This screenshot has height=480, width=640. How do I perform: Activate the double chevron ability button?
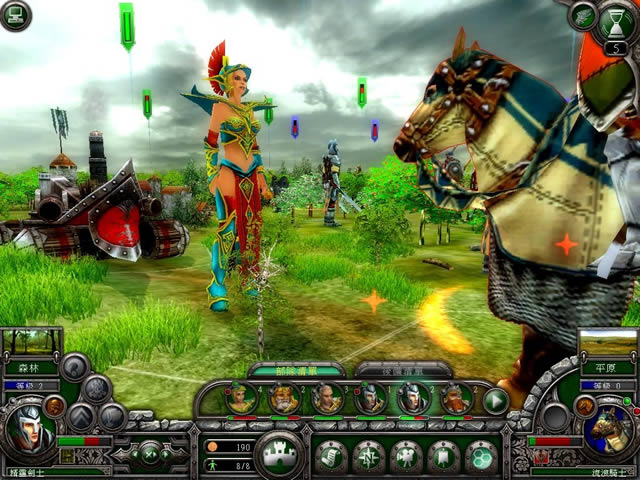click(x=80, y=416)
